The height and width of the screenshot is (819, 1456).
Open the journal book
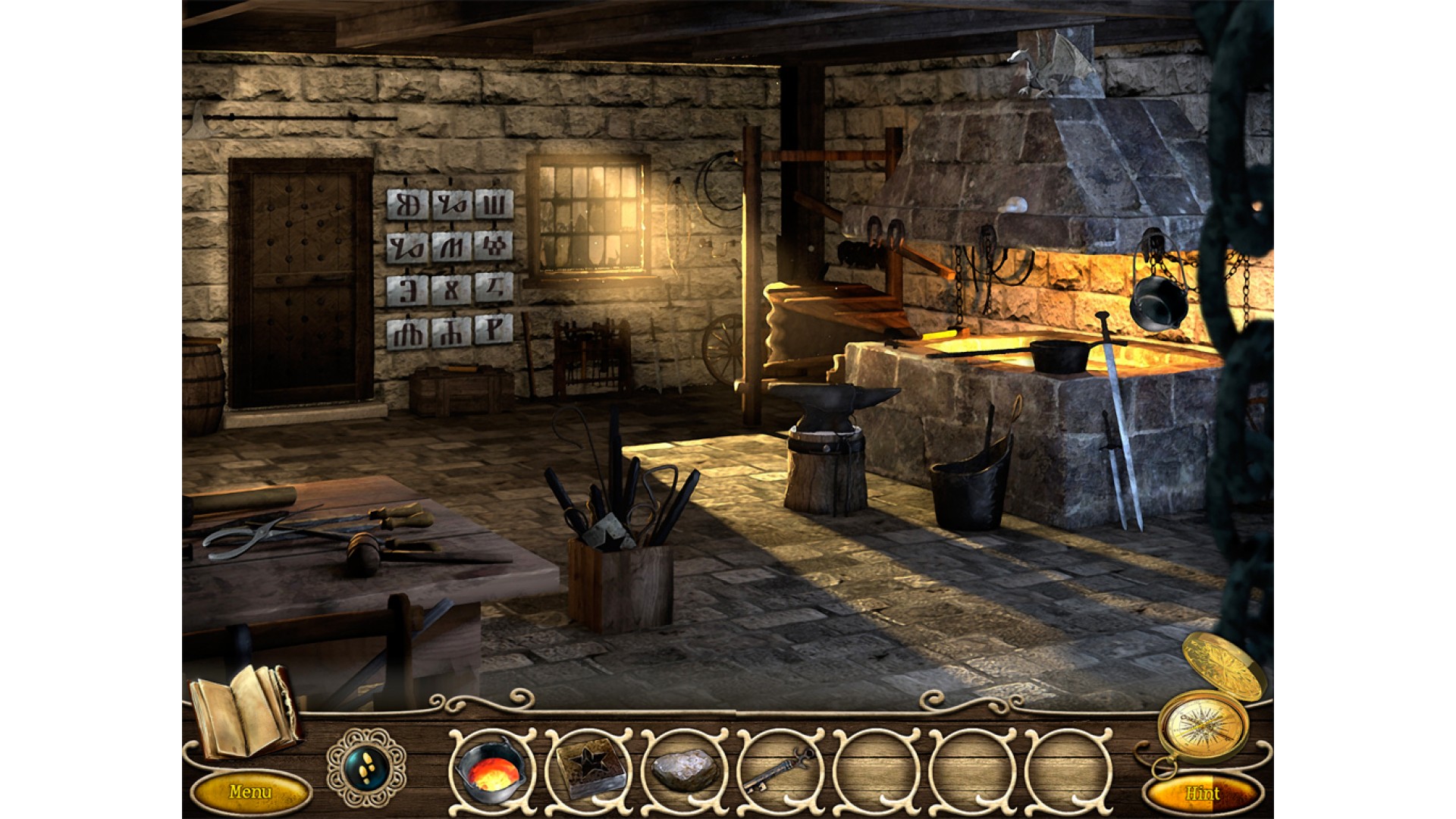[244, 711]
